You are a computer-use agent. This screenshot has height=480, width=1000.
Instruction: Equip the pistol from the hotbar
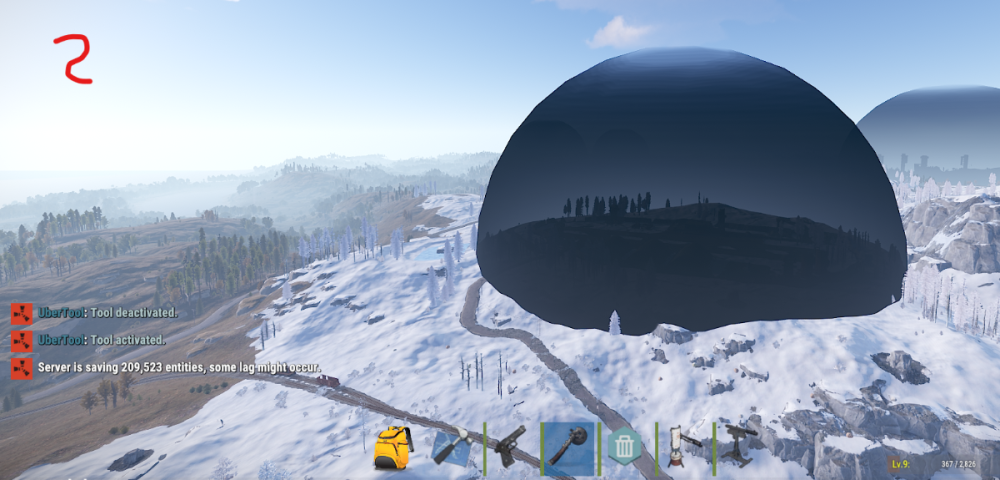point(510,444)
